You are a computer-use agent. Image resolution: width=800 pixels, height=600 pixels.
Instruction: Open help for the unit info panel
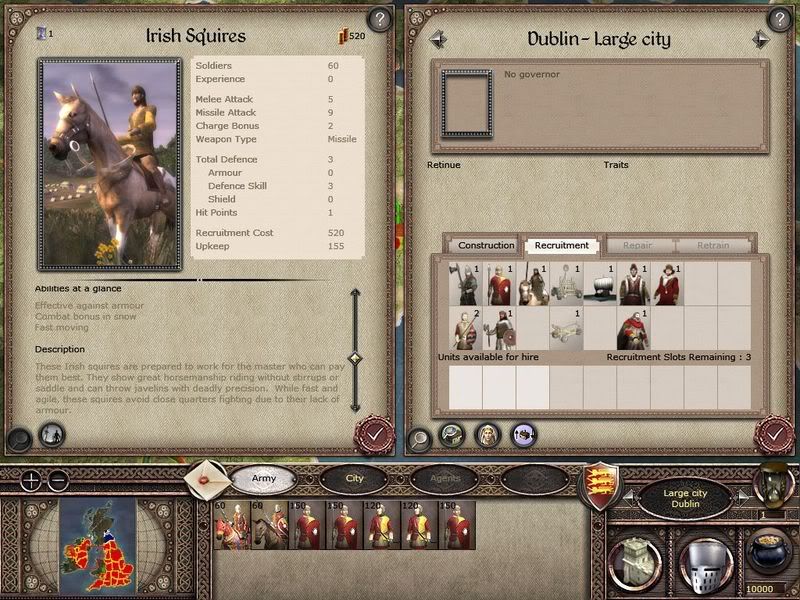point(378,18)
